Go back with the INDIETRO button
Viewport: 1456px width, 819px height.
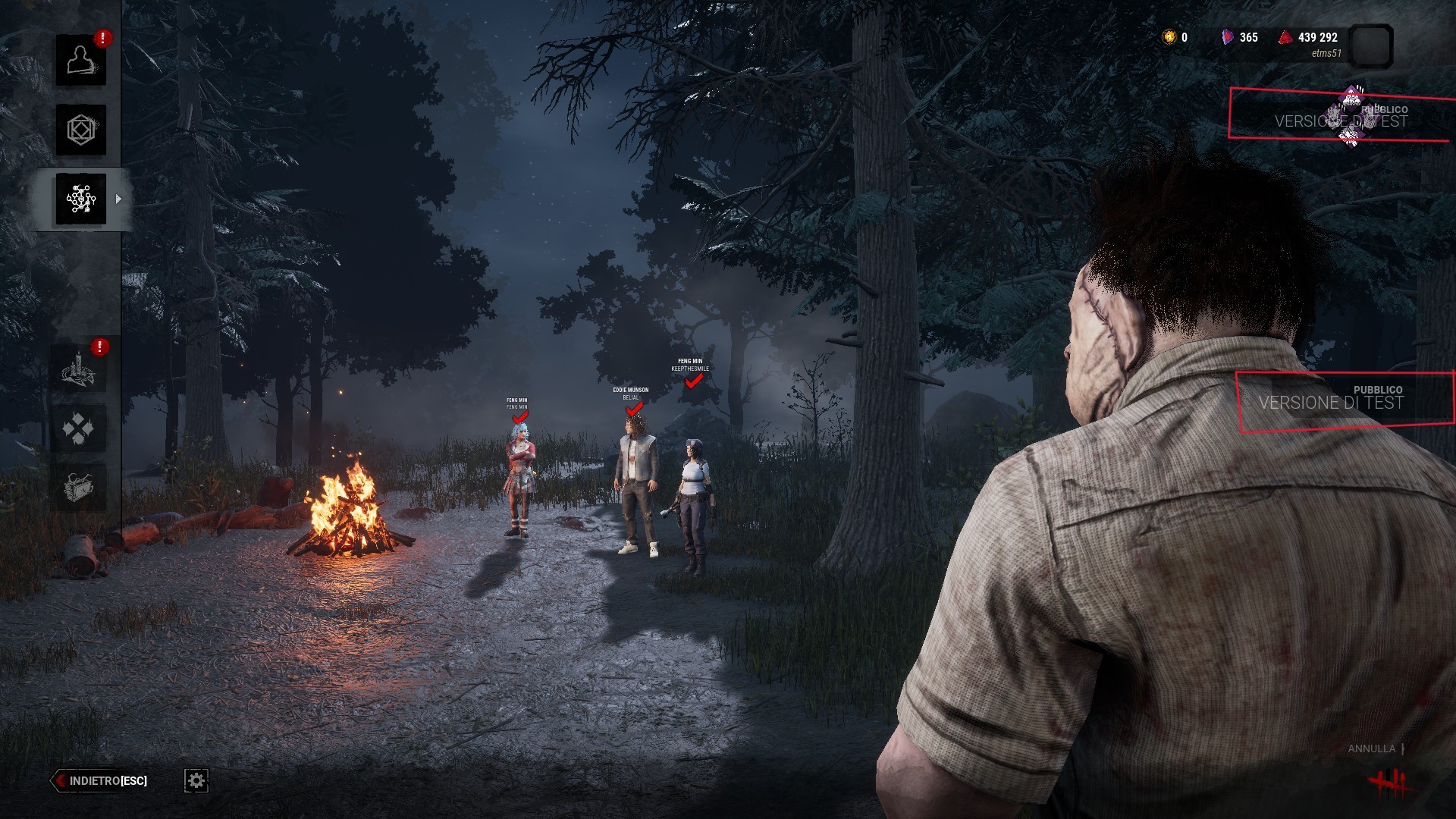tap(100, 780)
